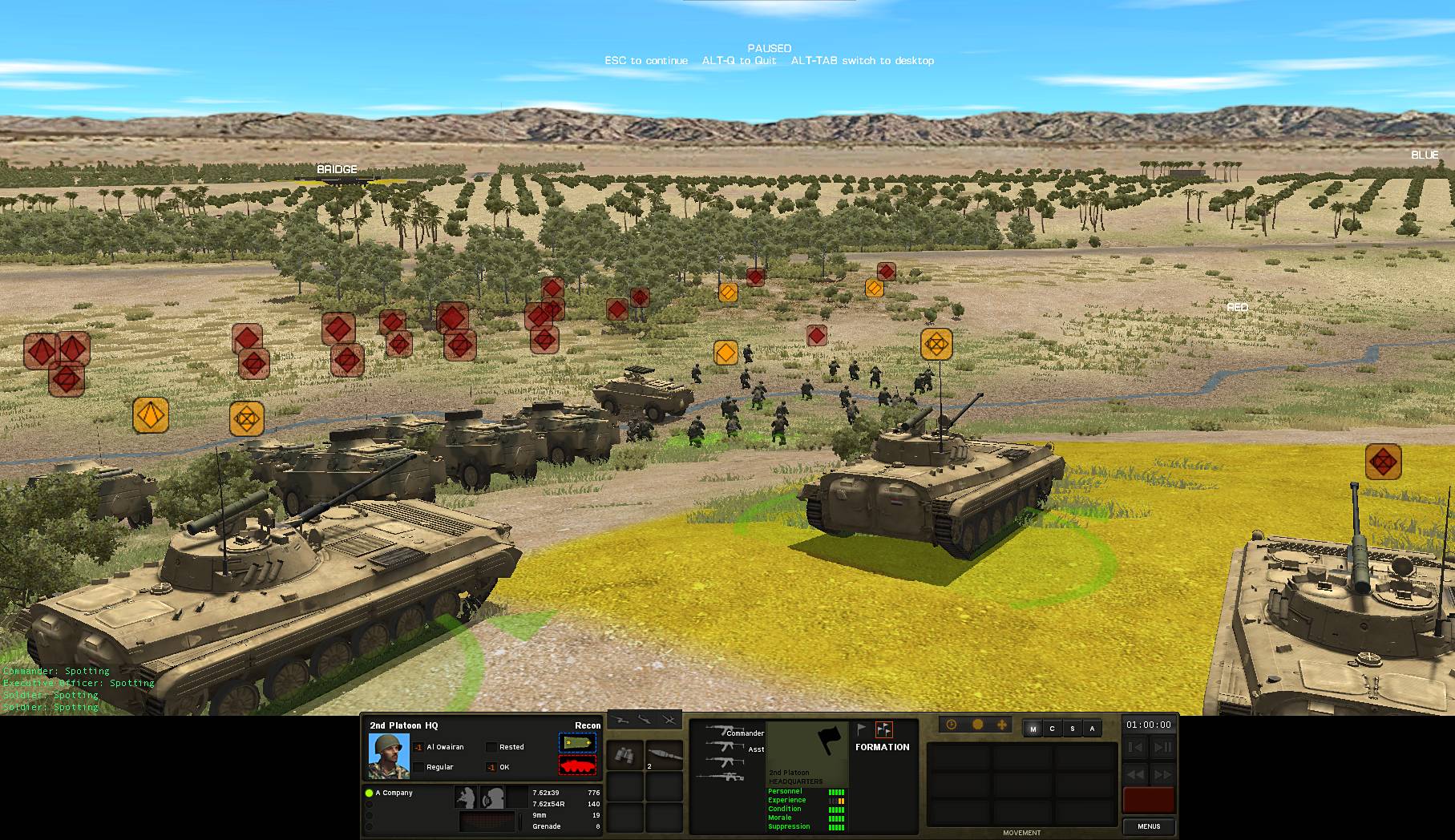Screen dimensions: 1455x840
Task: Switch to the C command tab
Action: click(1052, 729)
